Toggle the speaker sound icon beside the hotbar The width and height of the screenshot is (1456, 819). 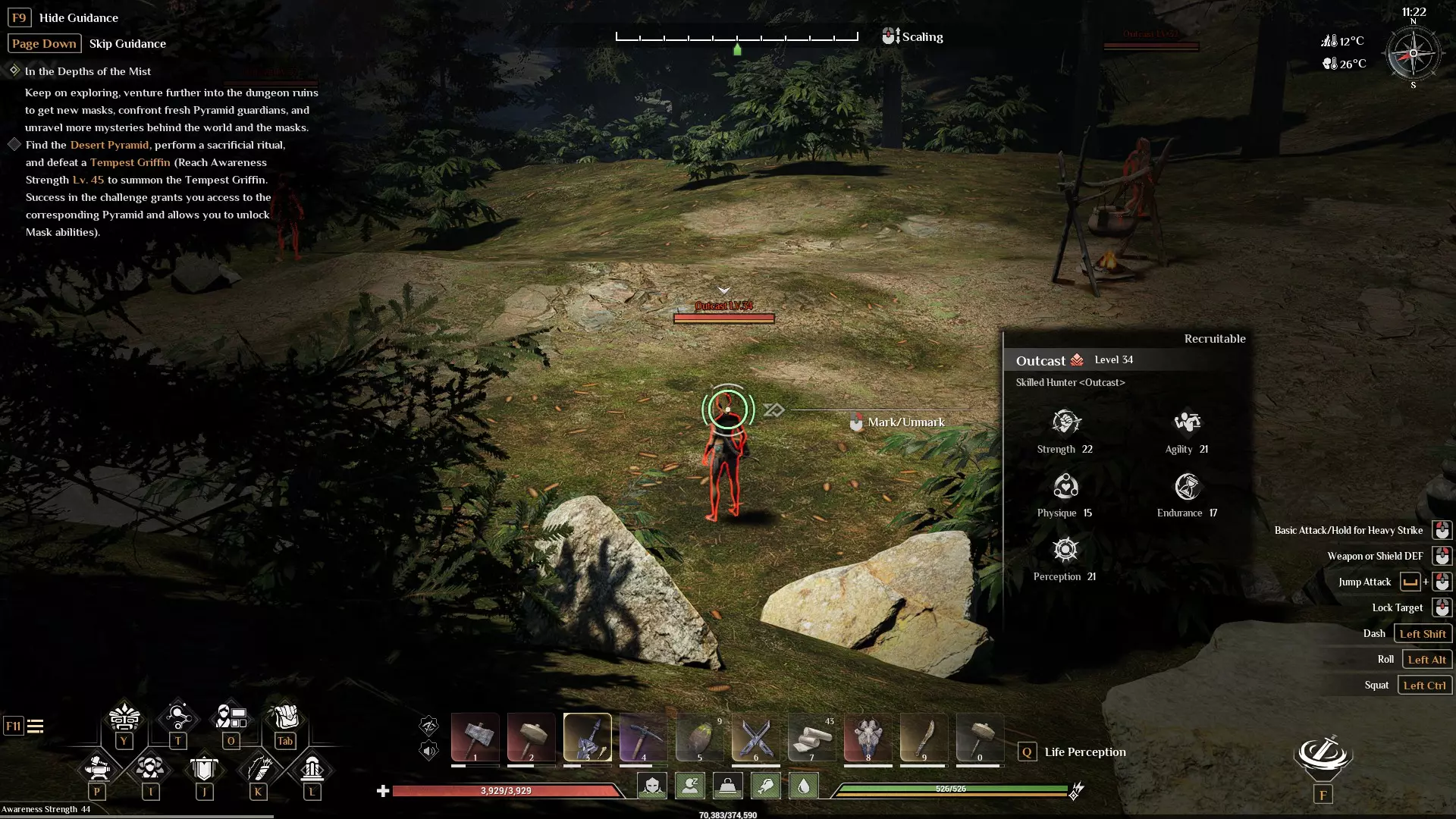428,752
